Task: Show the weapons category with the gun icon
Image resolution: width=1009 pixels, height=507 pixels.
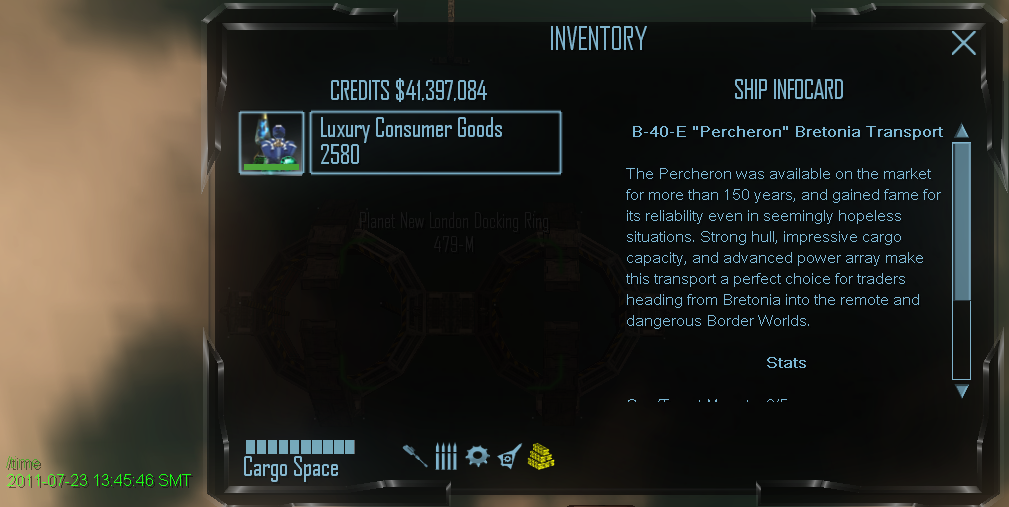Action: tap(415, 457)
